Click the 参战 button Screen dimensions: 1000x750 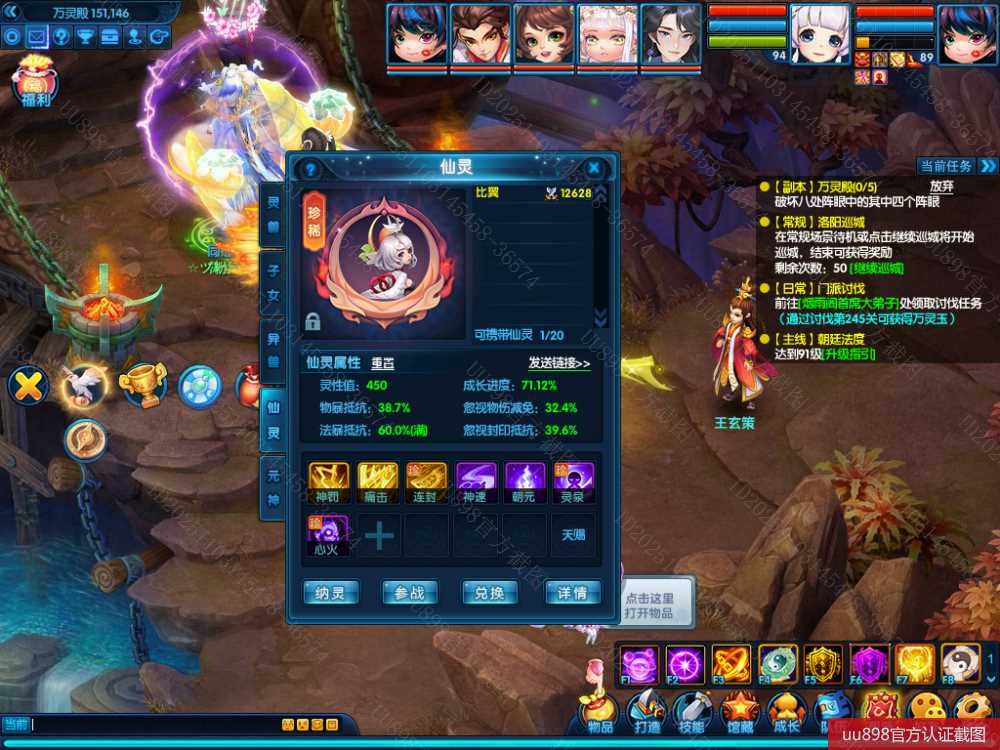(410, 593)
